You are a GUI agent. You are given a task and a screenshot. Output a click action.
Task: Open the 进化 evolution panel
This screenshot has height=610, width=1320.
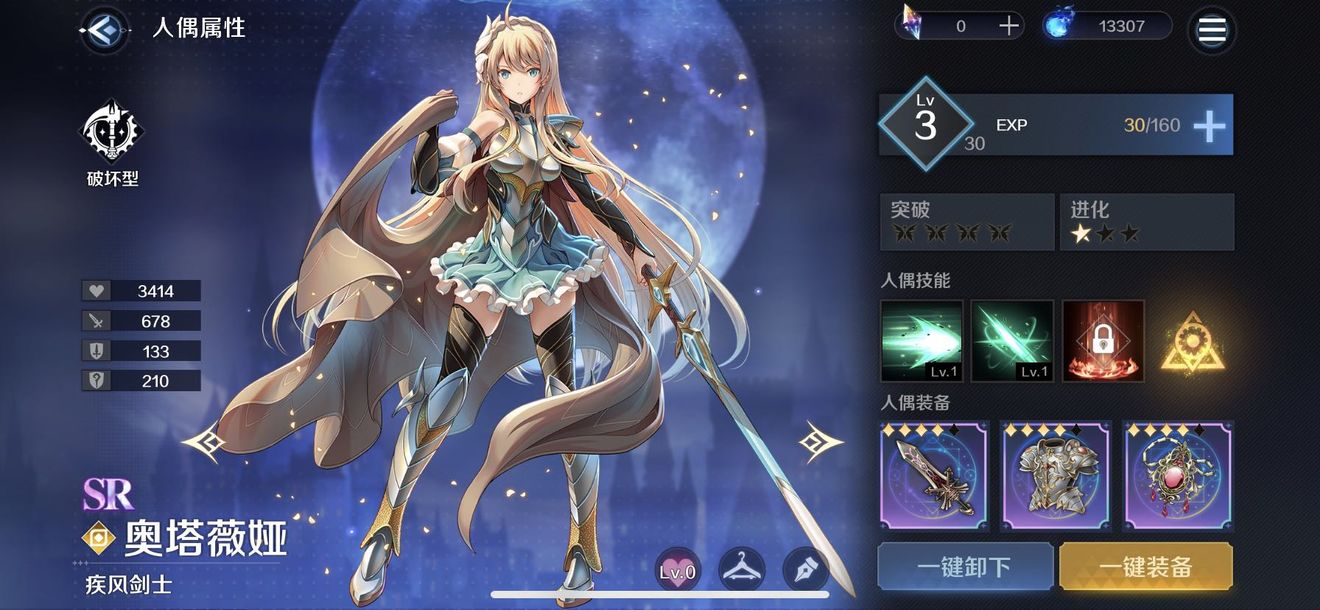[1146, 222]
